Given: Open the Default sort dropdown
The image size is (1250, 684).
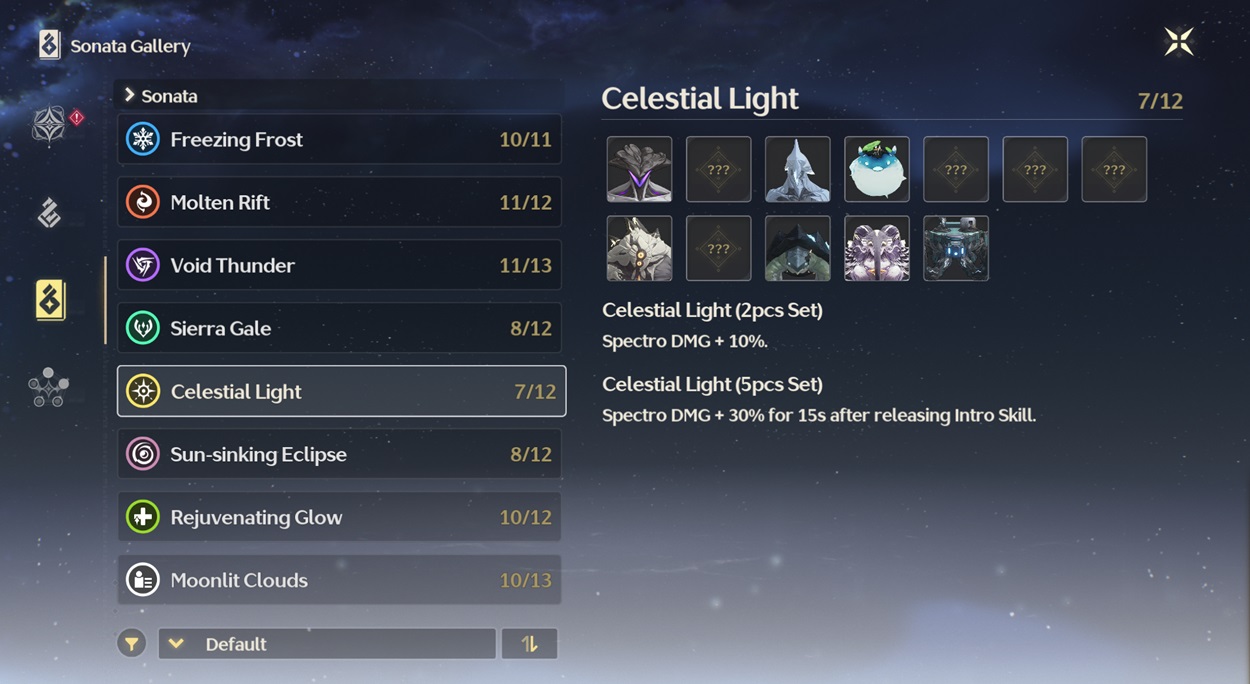Looking at the screenshot, I should 326,644.
